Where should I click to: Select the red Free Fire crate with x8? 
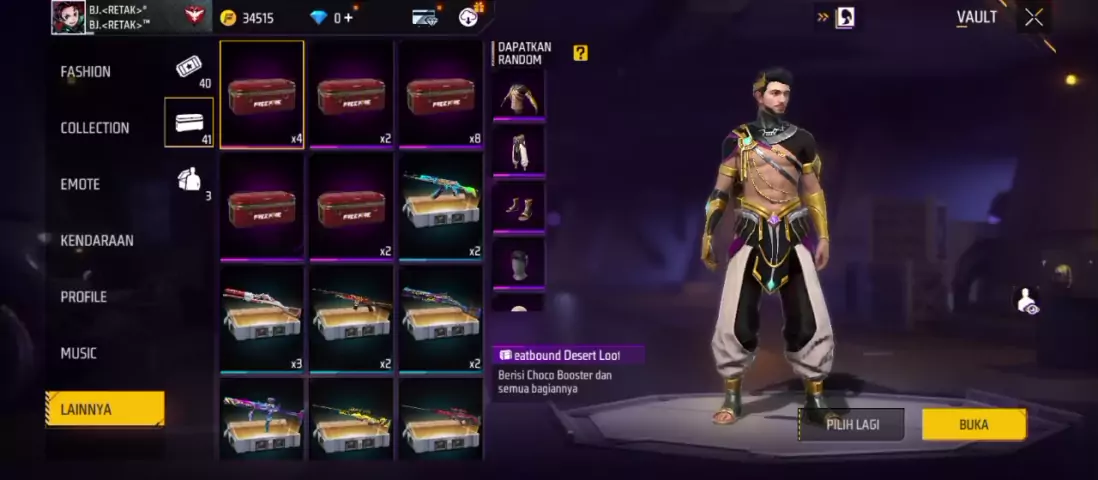click(441, 94)
